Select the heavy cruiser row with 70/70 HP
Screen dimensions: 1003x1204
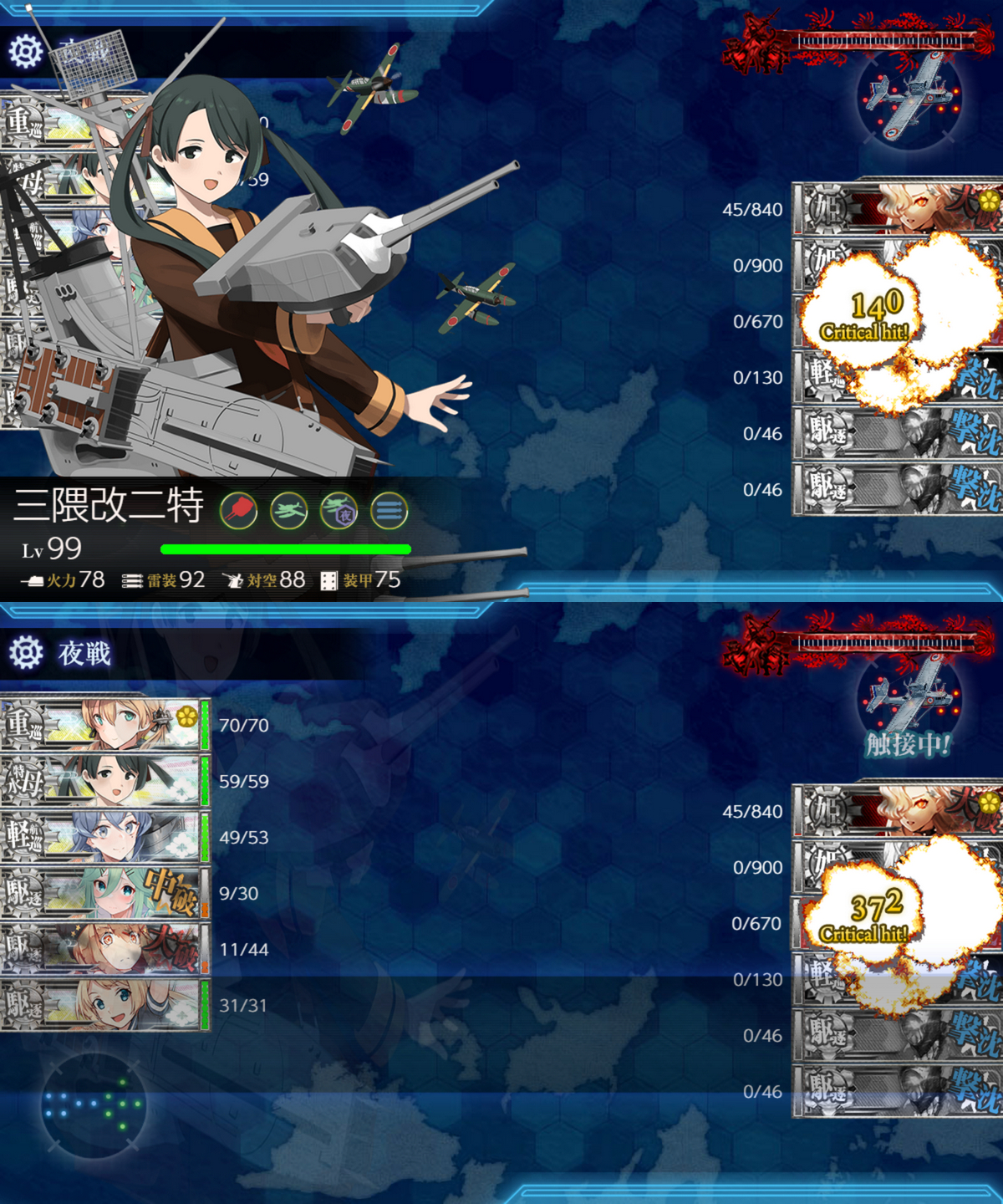click(x=104, y=724)
